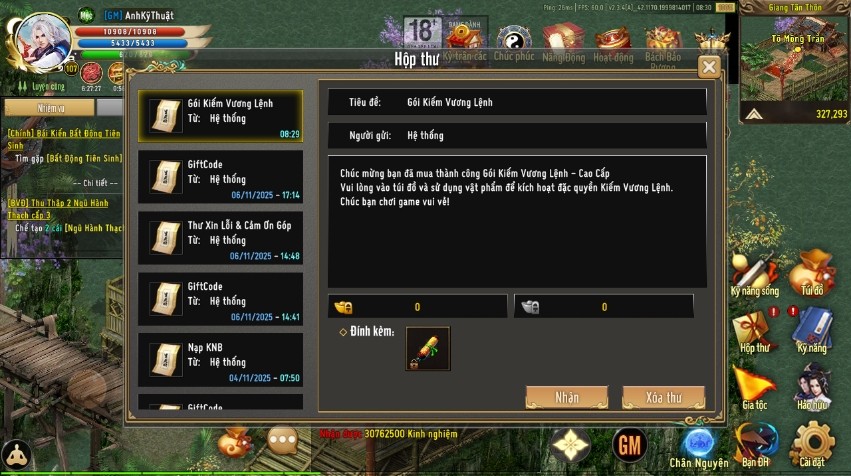
Task: Close the Hộp thư mailbox window
Action: tap(709, 67)
